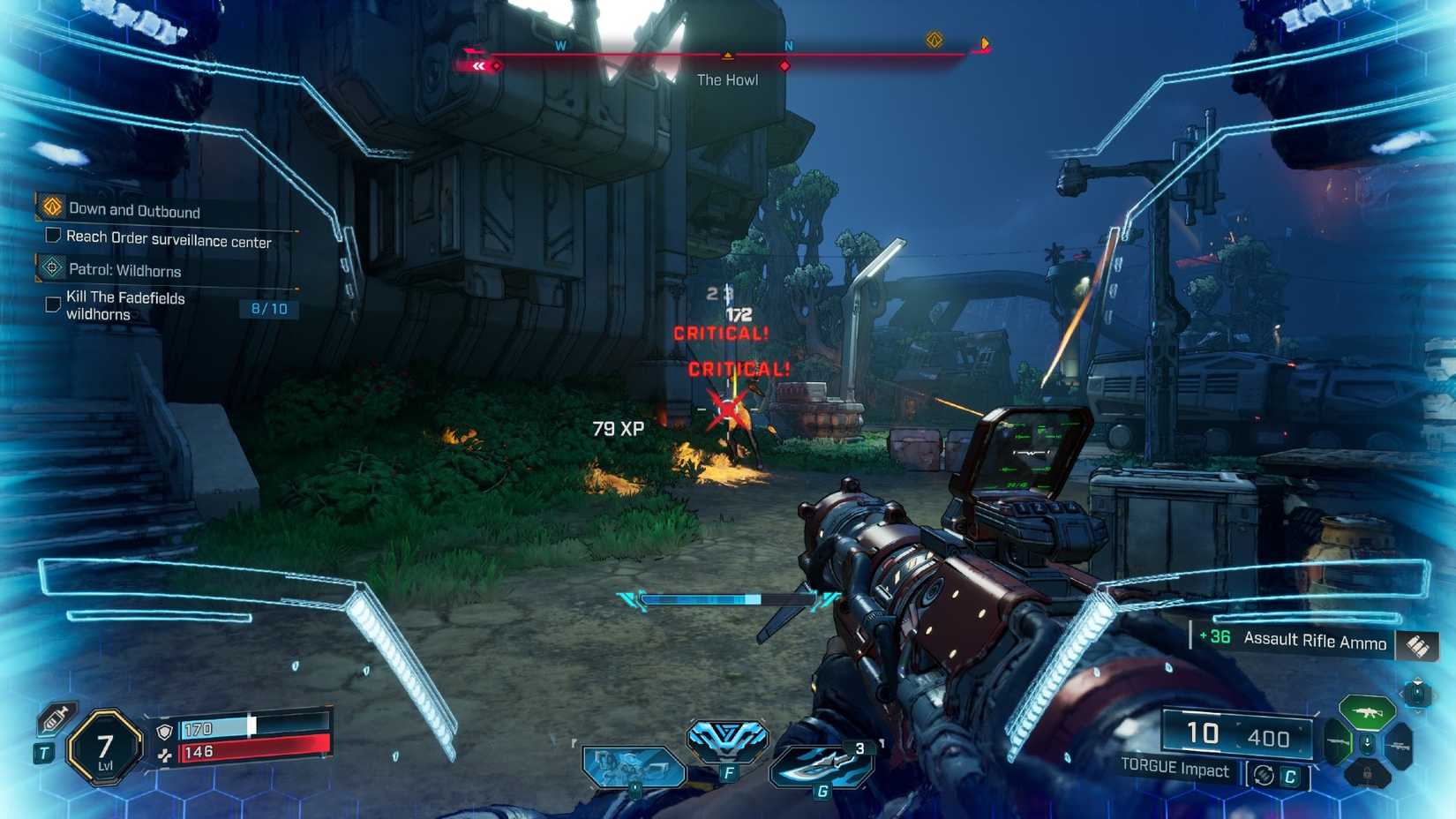Click the syringe health injector icon
Viewport: 1456px width, 819px height.
(54, 720)
